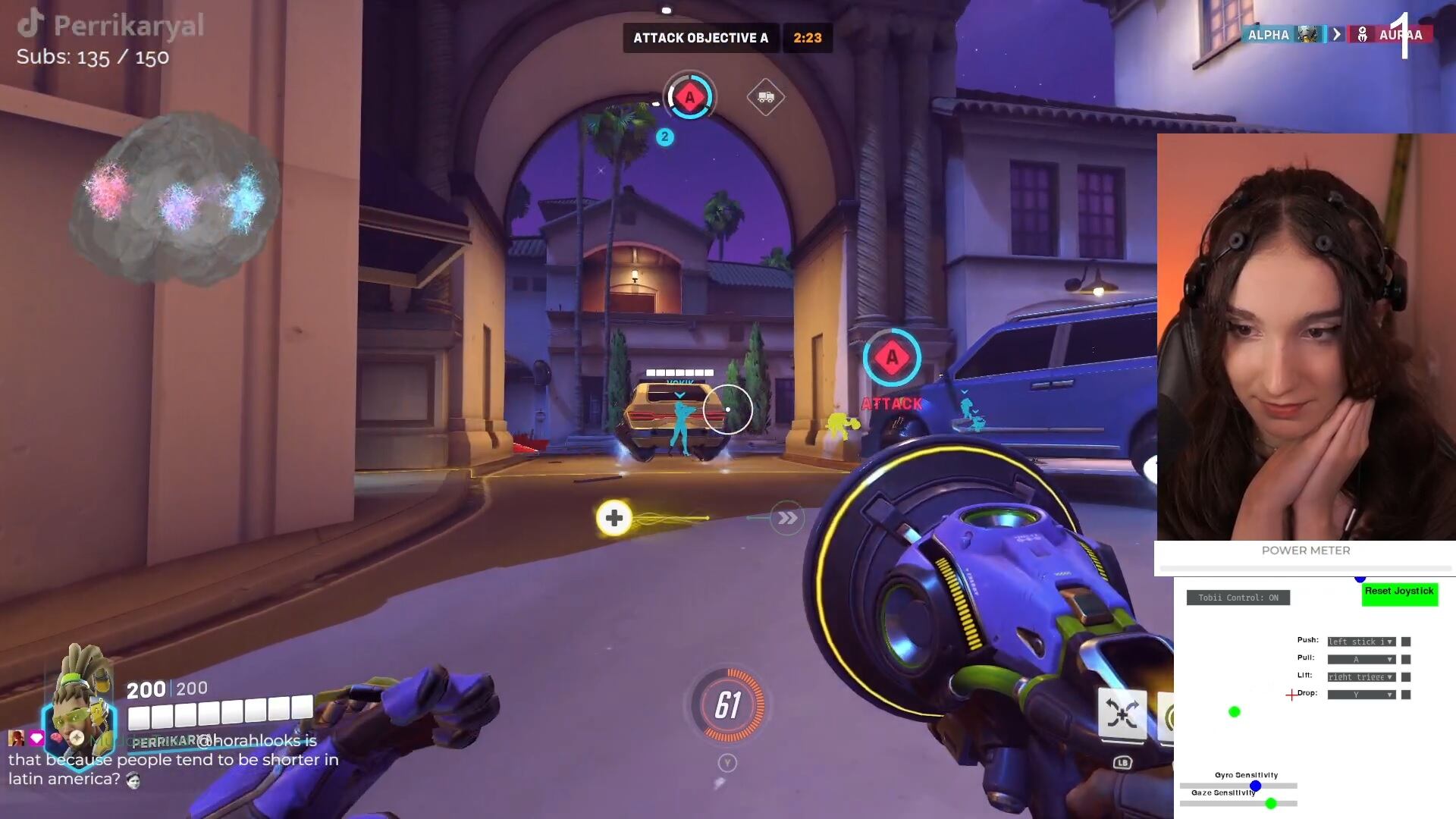Click the Torbjorn icon beside AURAA

point(1362,34)
